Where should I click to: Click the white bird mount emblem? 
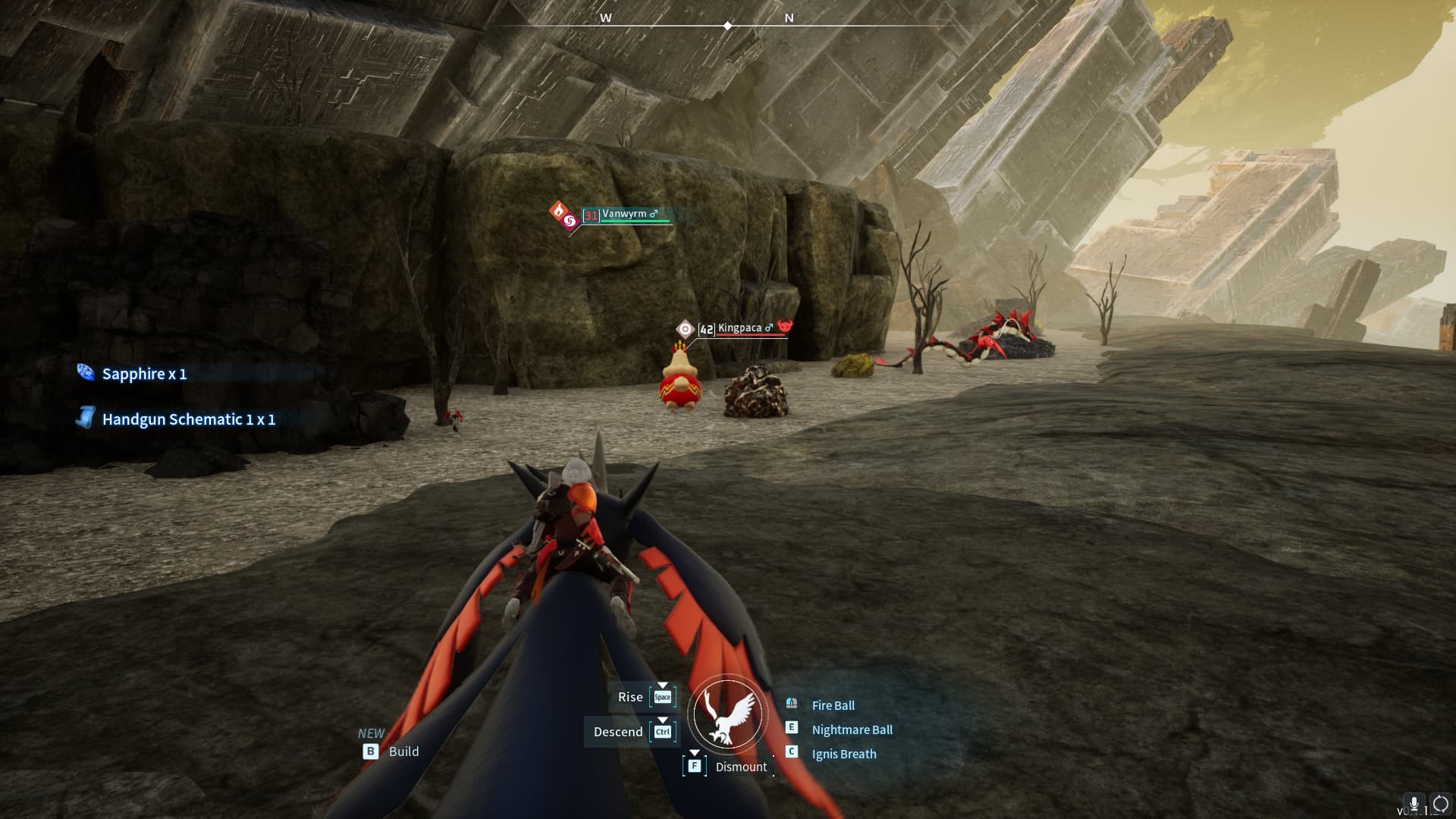(x=727, y=714)
